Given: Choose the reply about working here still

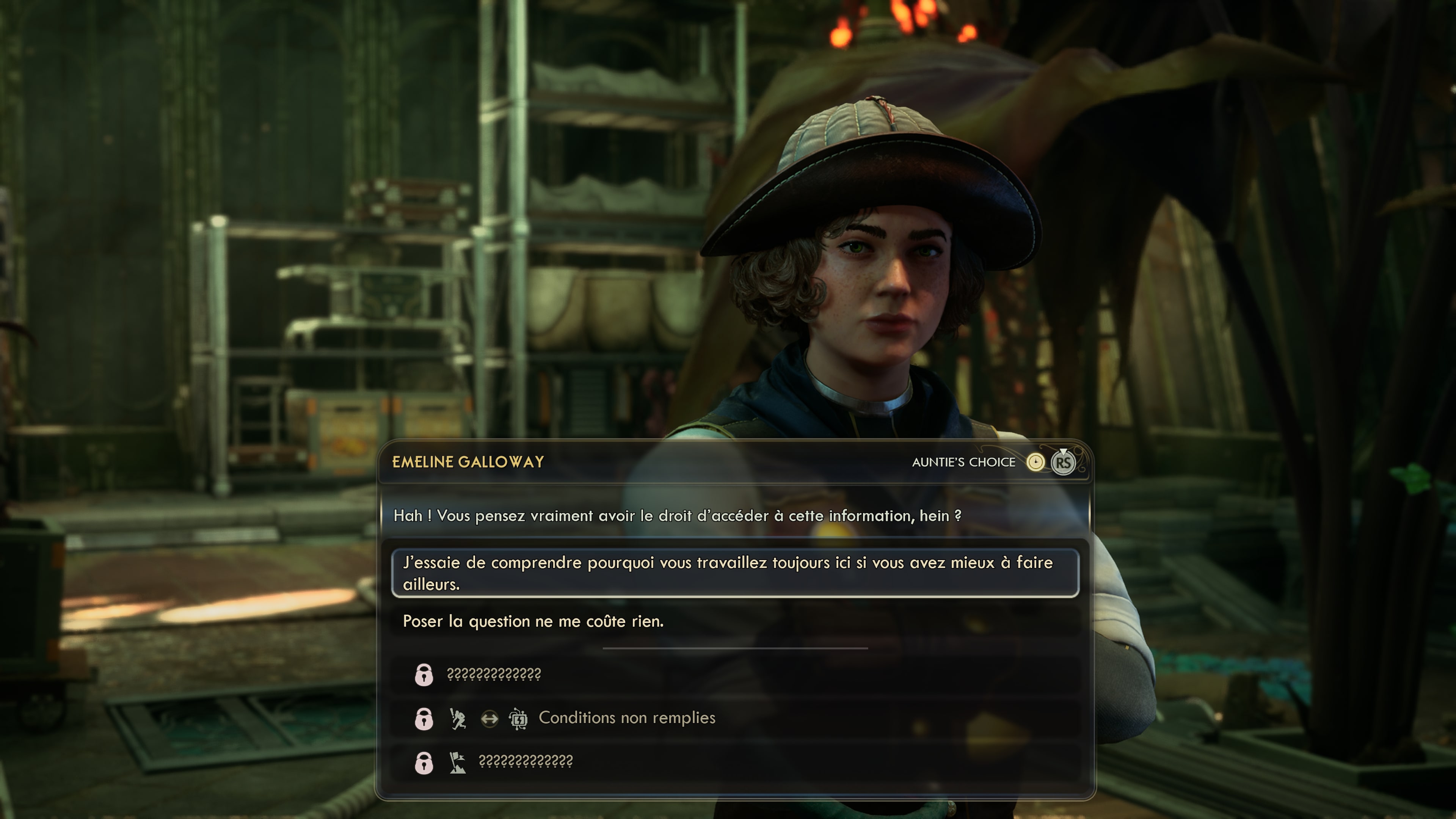Looking at the screenshot, I should [x=735, y=573].
